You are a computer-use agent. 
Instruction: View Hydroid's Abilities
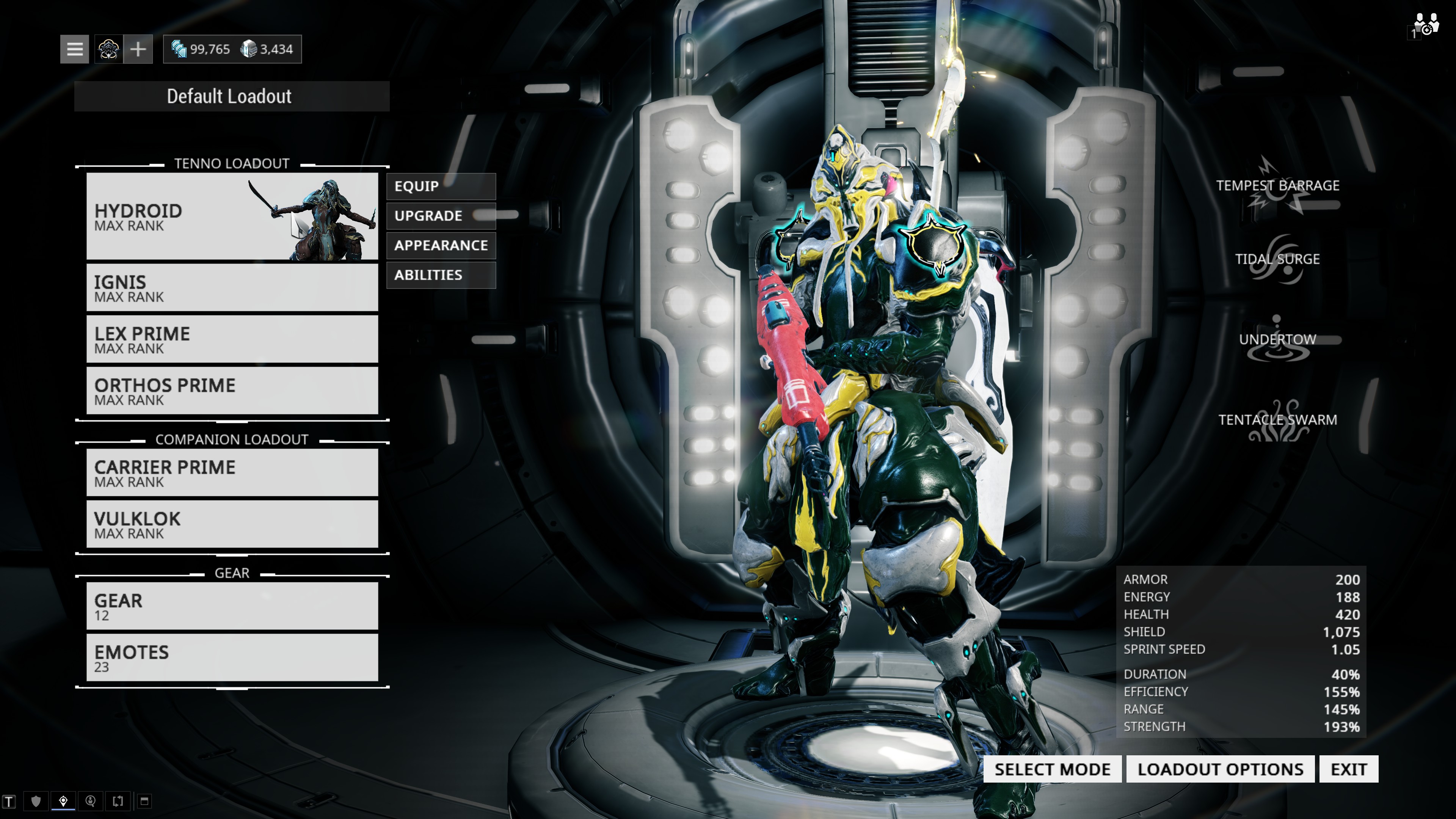[x=441, y=275]
